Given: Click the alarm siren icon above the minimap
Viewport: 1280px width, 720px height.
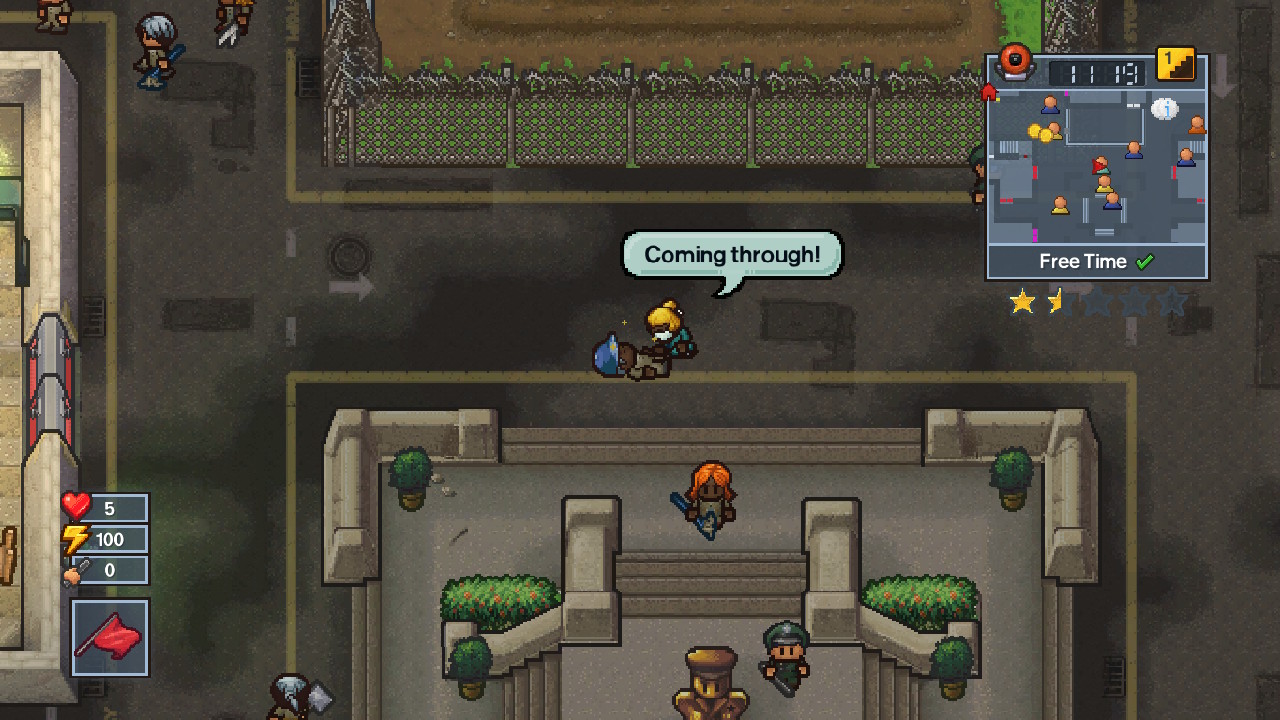Looking at the screenshot, I should [1017, 62].
